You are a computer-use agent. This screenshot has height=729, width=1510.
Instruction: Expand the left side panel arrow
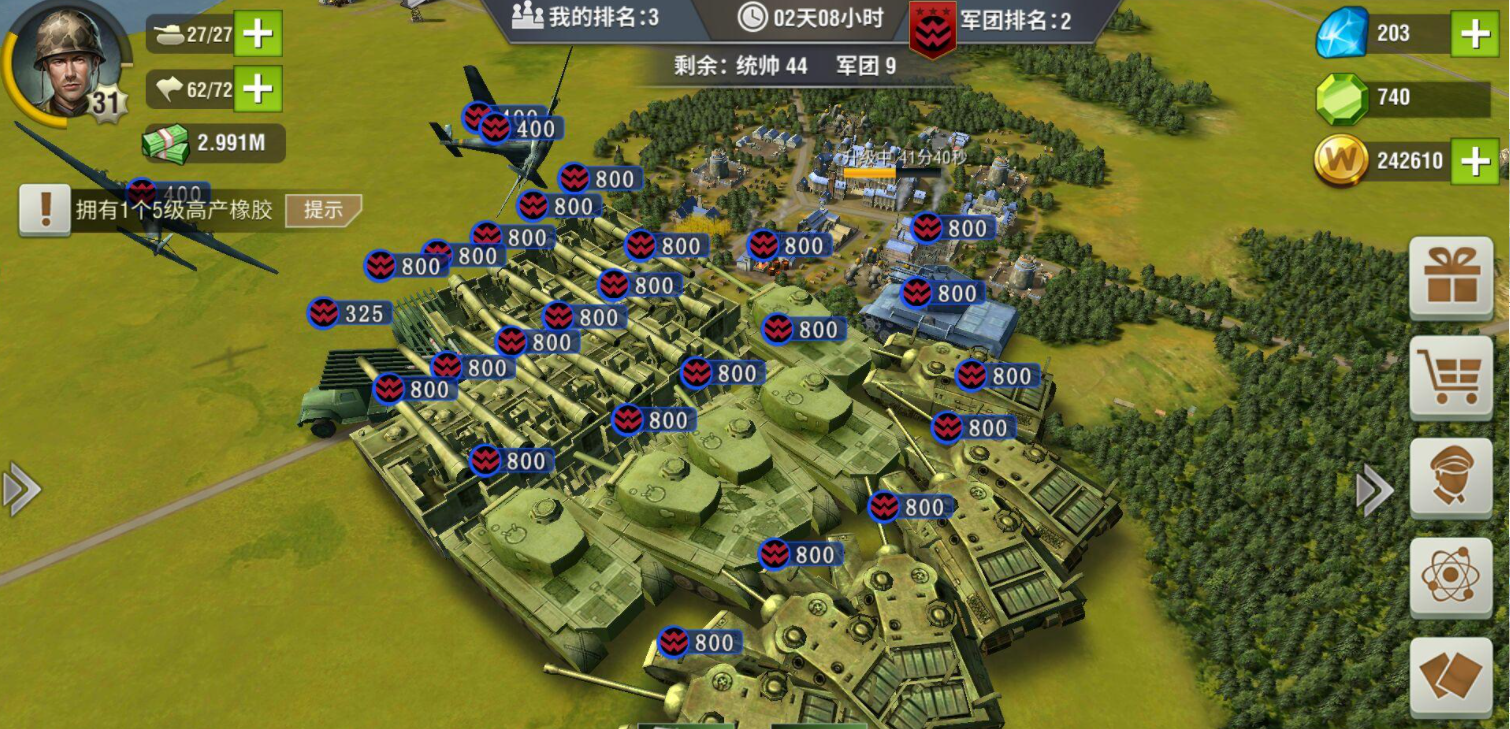pyautogui.click(x=21, y=489)
